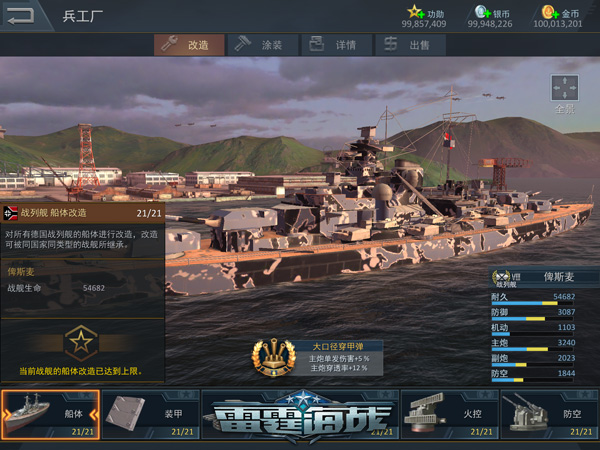Open the 涂装 paint tab
Viewport: 600px width, 450px height.
260,45
